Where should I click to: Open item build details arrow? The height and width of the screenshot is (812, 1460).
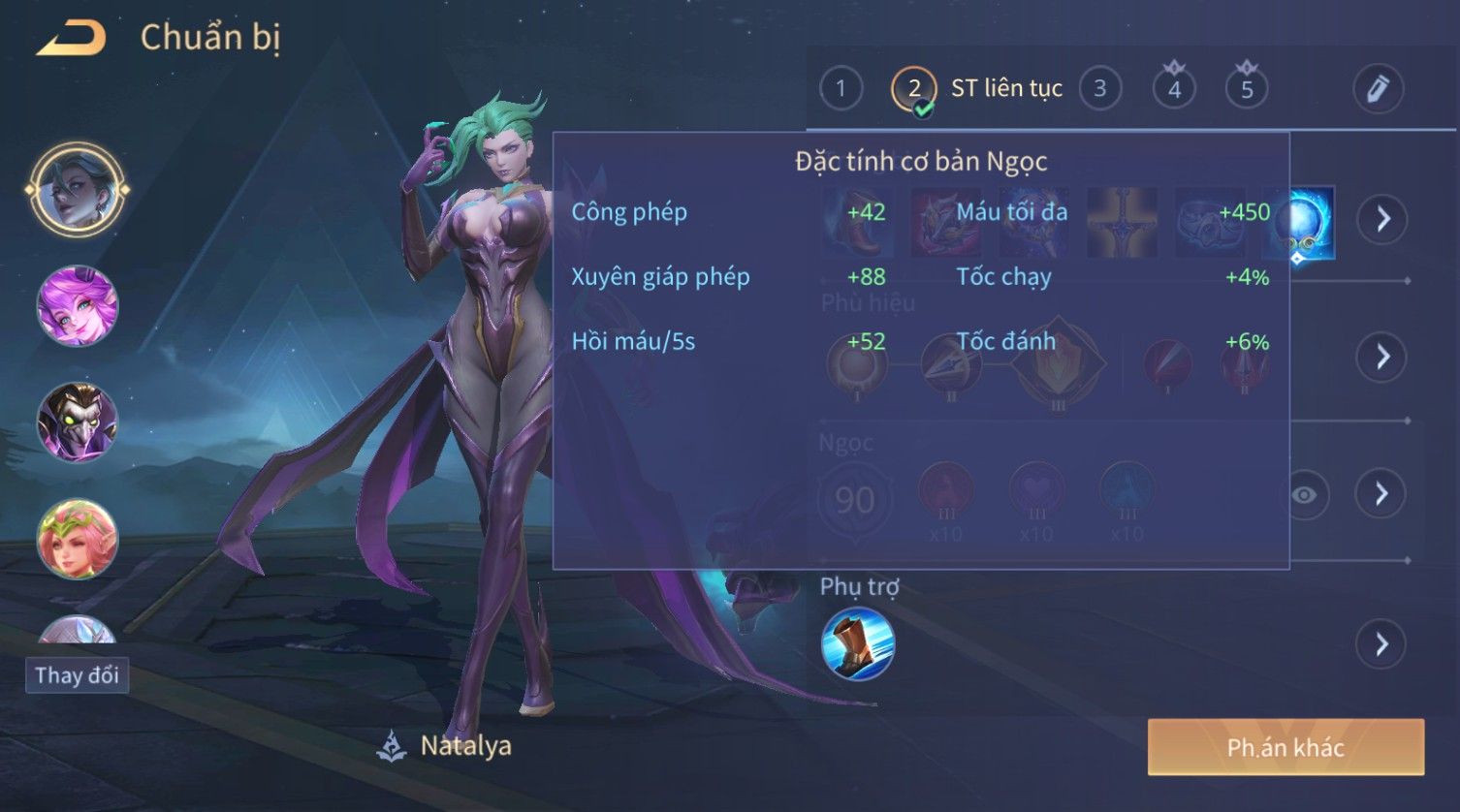1381,219
